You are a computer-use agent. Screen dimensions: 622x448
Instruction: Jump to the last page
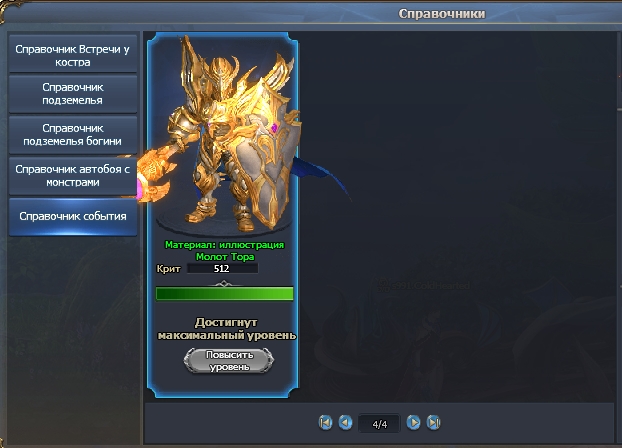tap(433, 422)
